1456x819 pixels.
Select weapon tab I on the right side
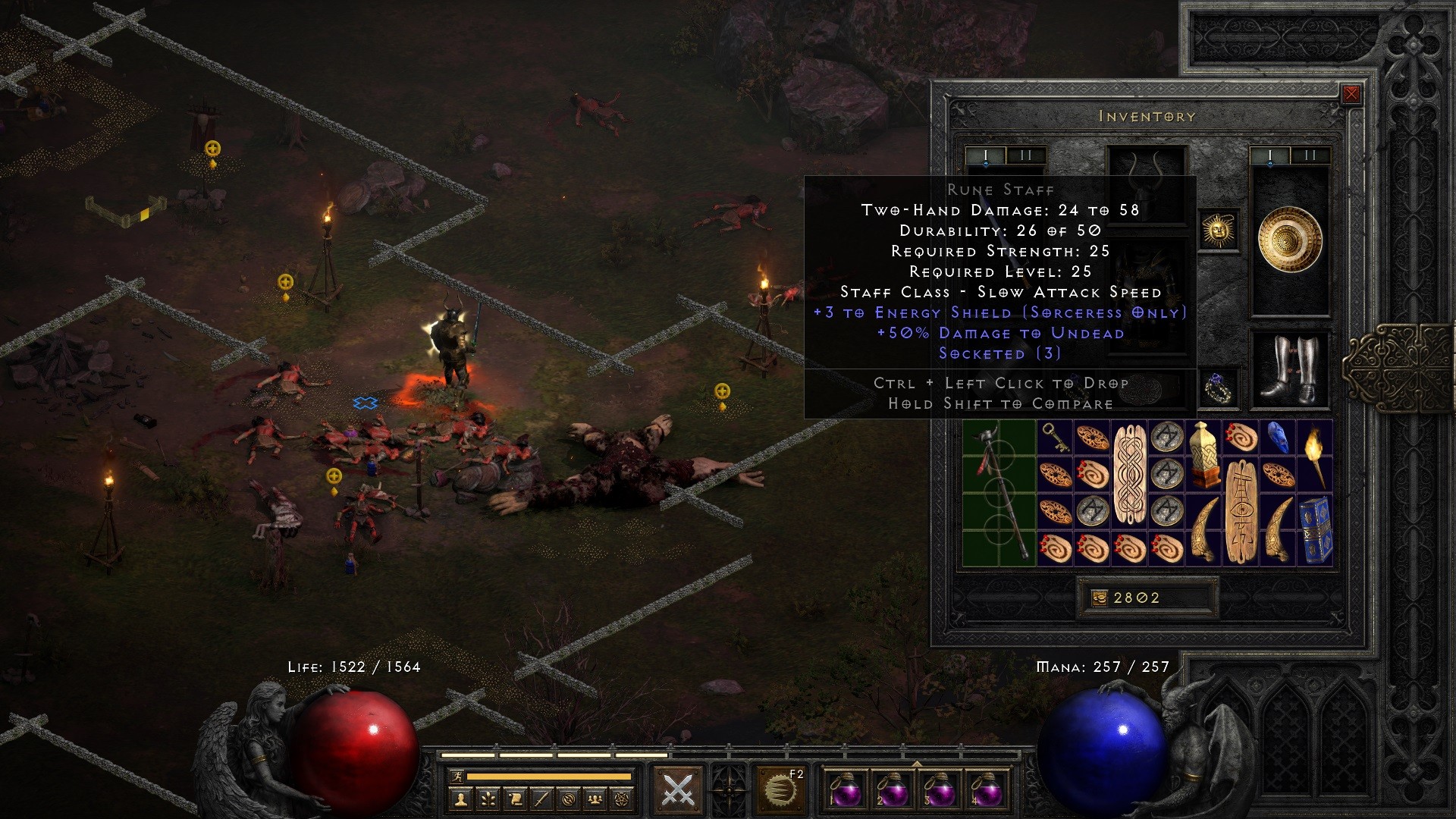1269,155
